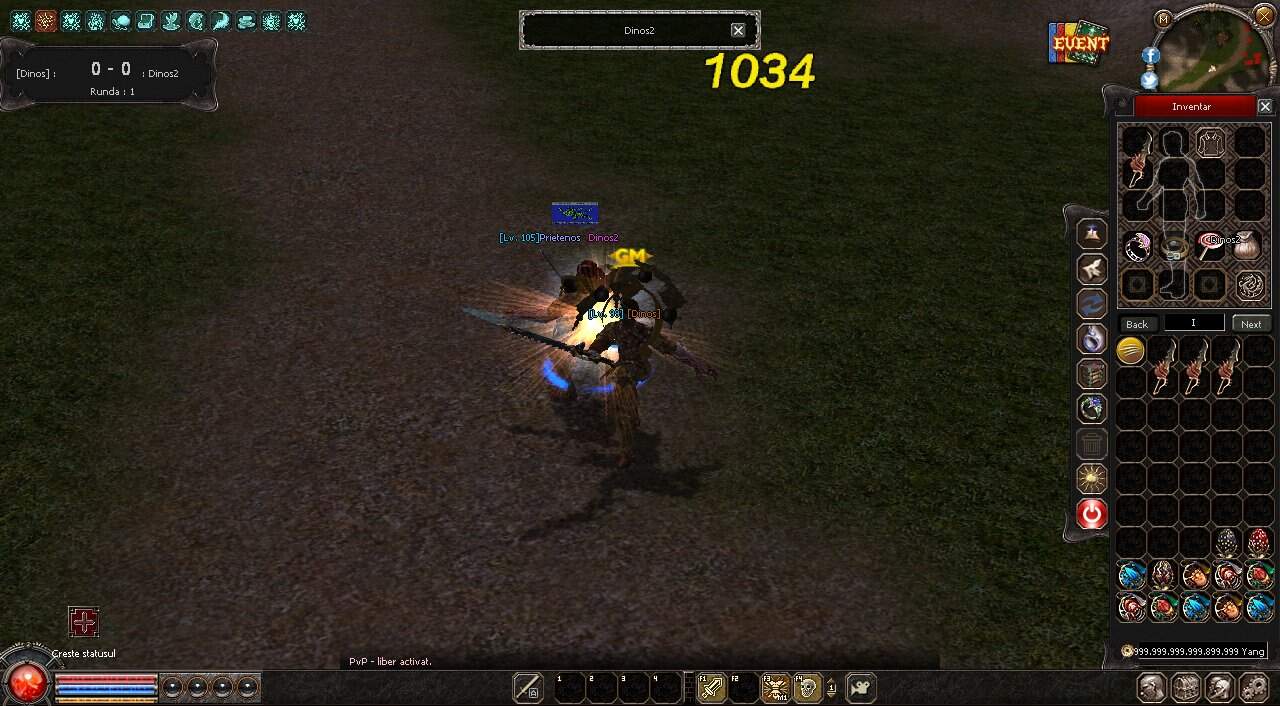This screenshot has width=1280, height=706.
Task: Click the red power button in sidebar
Action: (x=1092, y=514)
